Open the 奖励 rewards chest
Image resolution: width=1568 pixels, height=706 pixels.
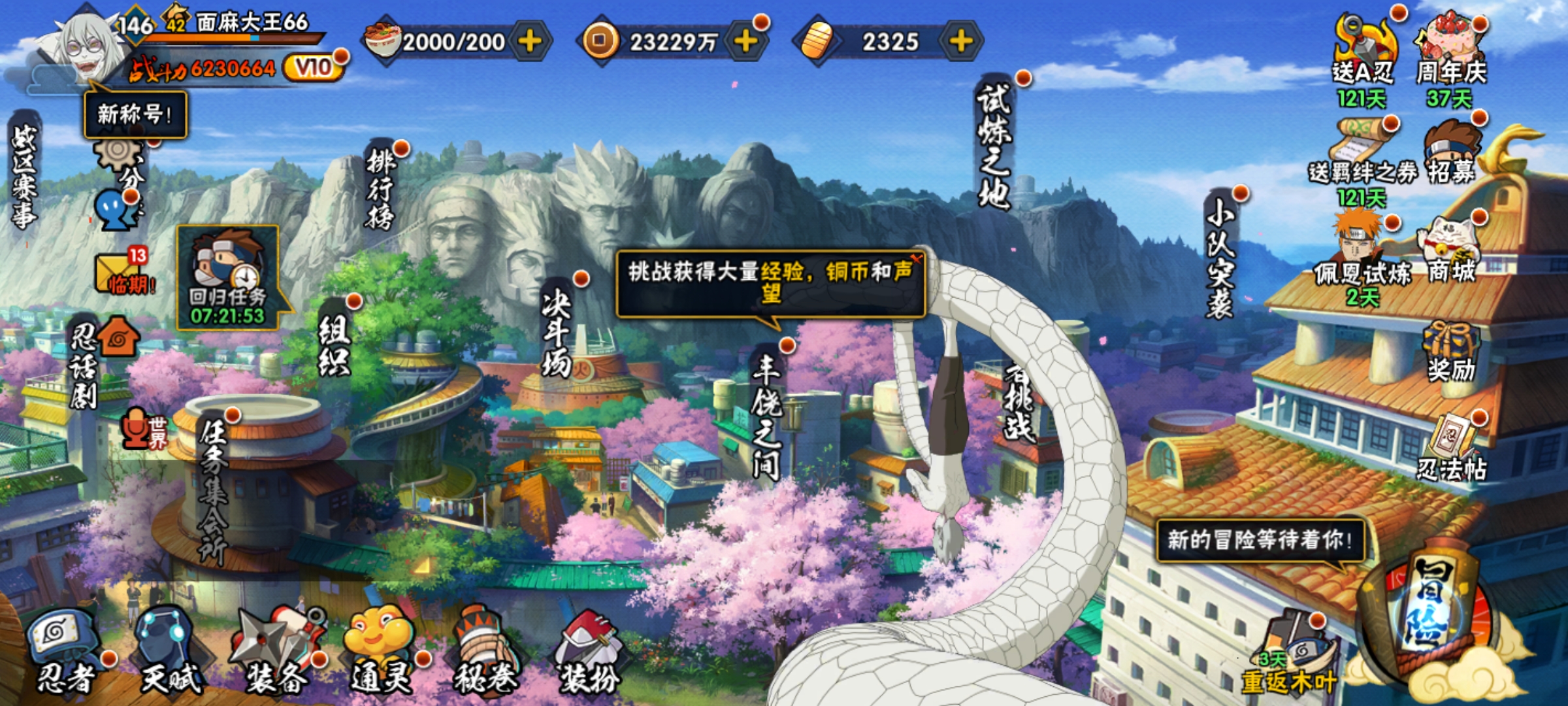1450,350
